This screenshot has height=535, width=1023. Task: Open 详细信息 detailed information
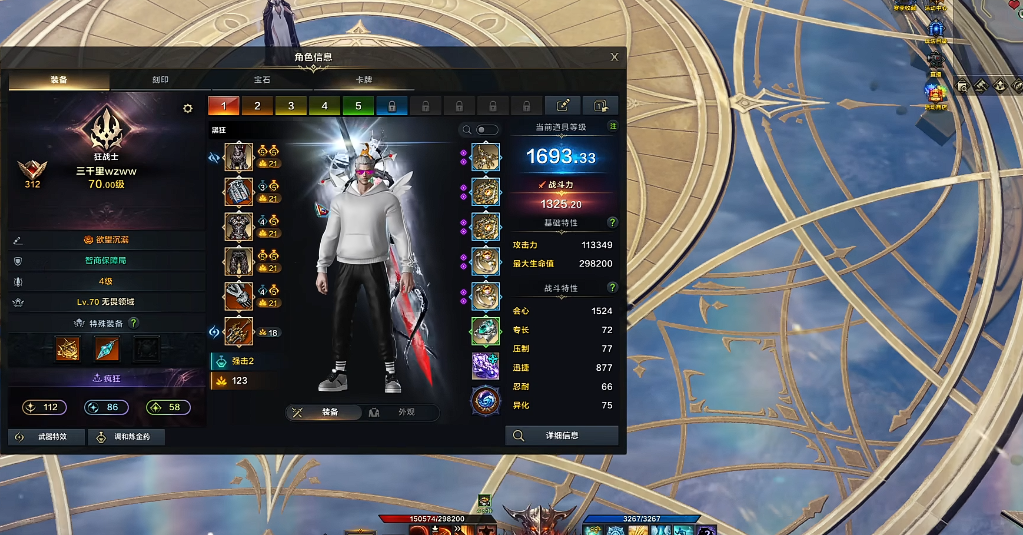coord(562,435)
